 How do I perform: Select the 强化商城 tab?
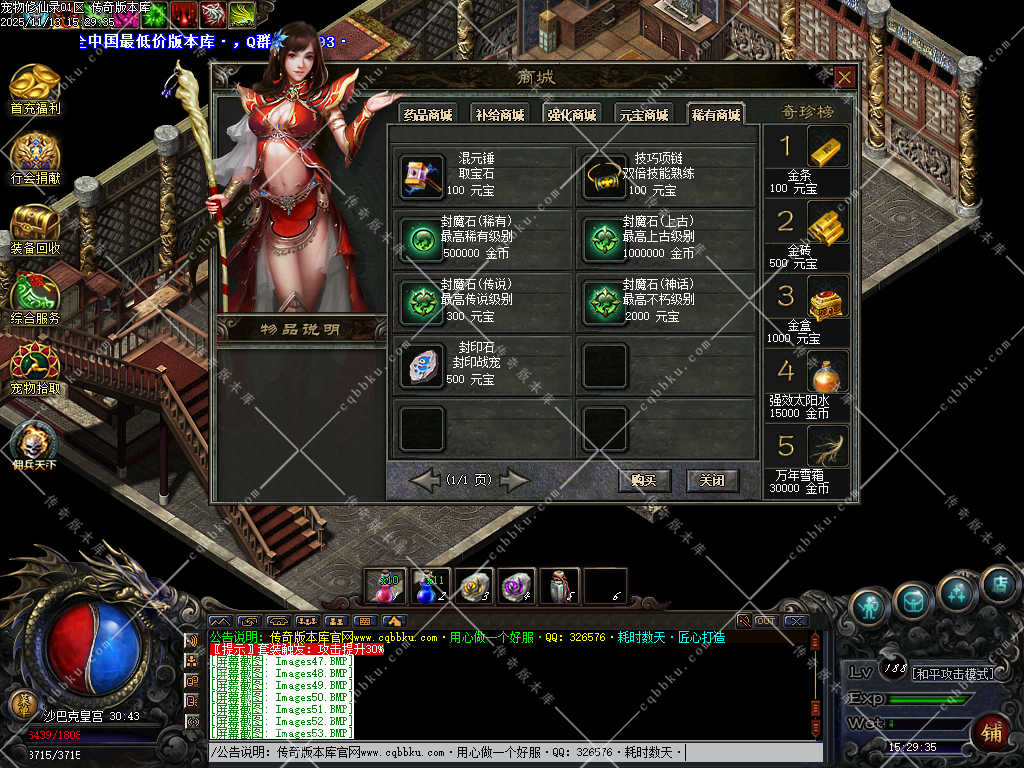(x=571, y=114)
